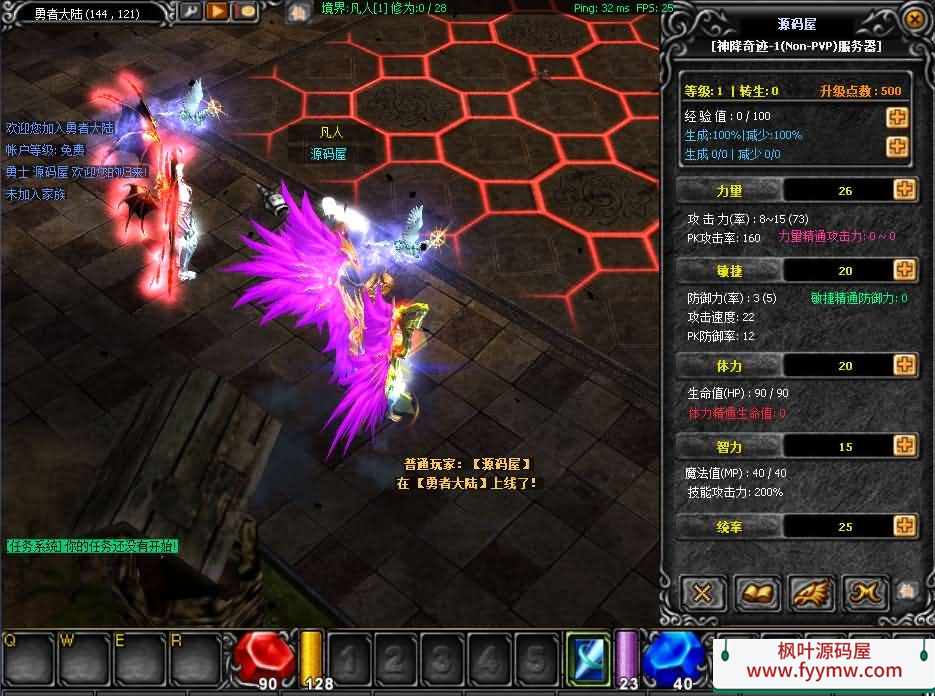
Task: Click the plus button beside 生成/减少 row
Action: [897, 147]
